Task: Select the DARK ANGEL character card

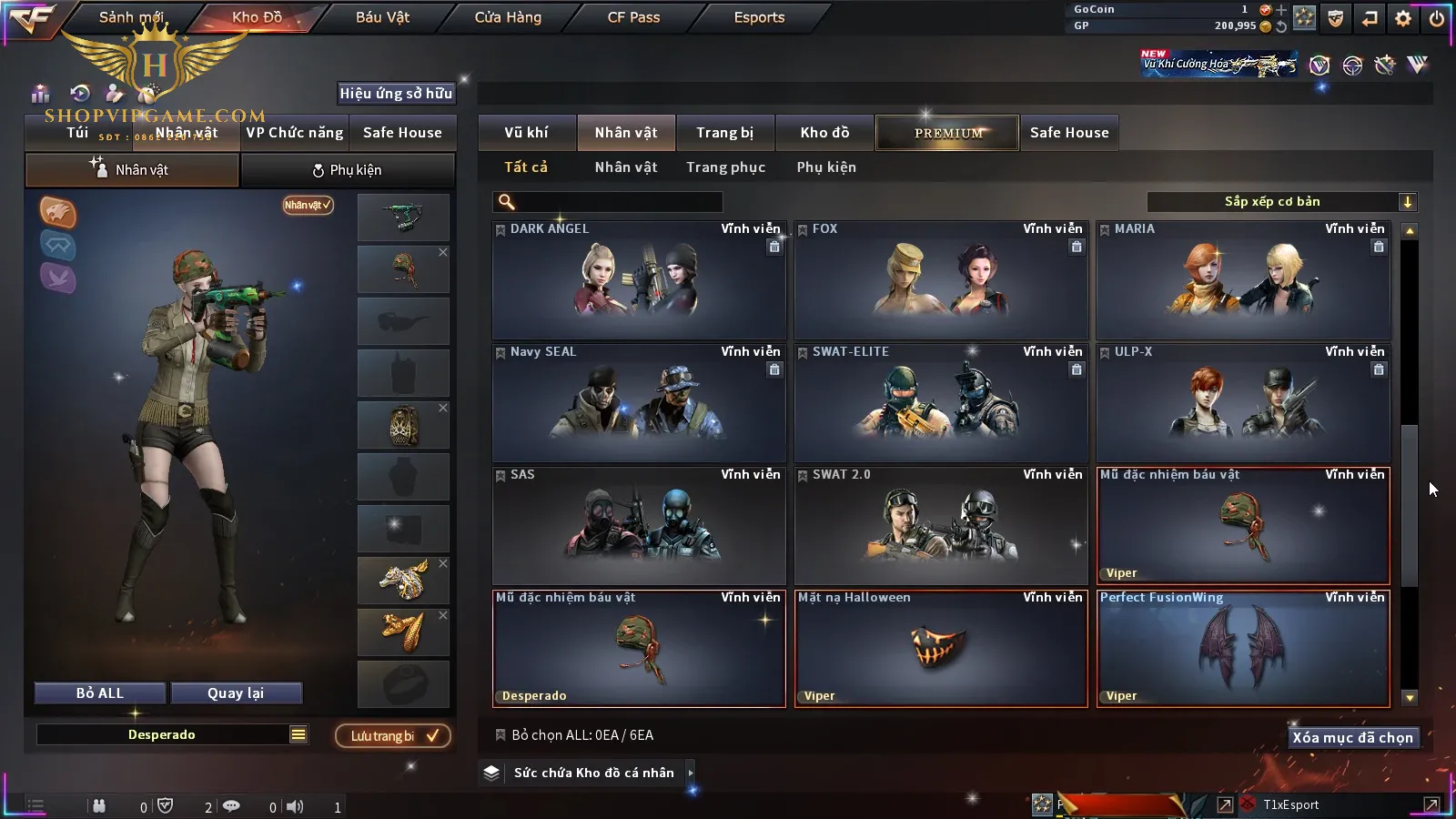Action: pos(639,280)
